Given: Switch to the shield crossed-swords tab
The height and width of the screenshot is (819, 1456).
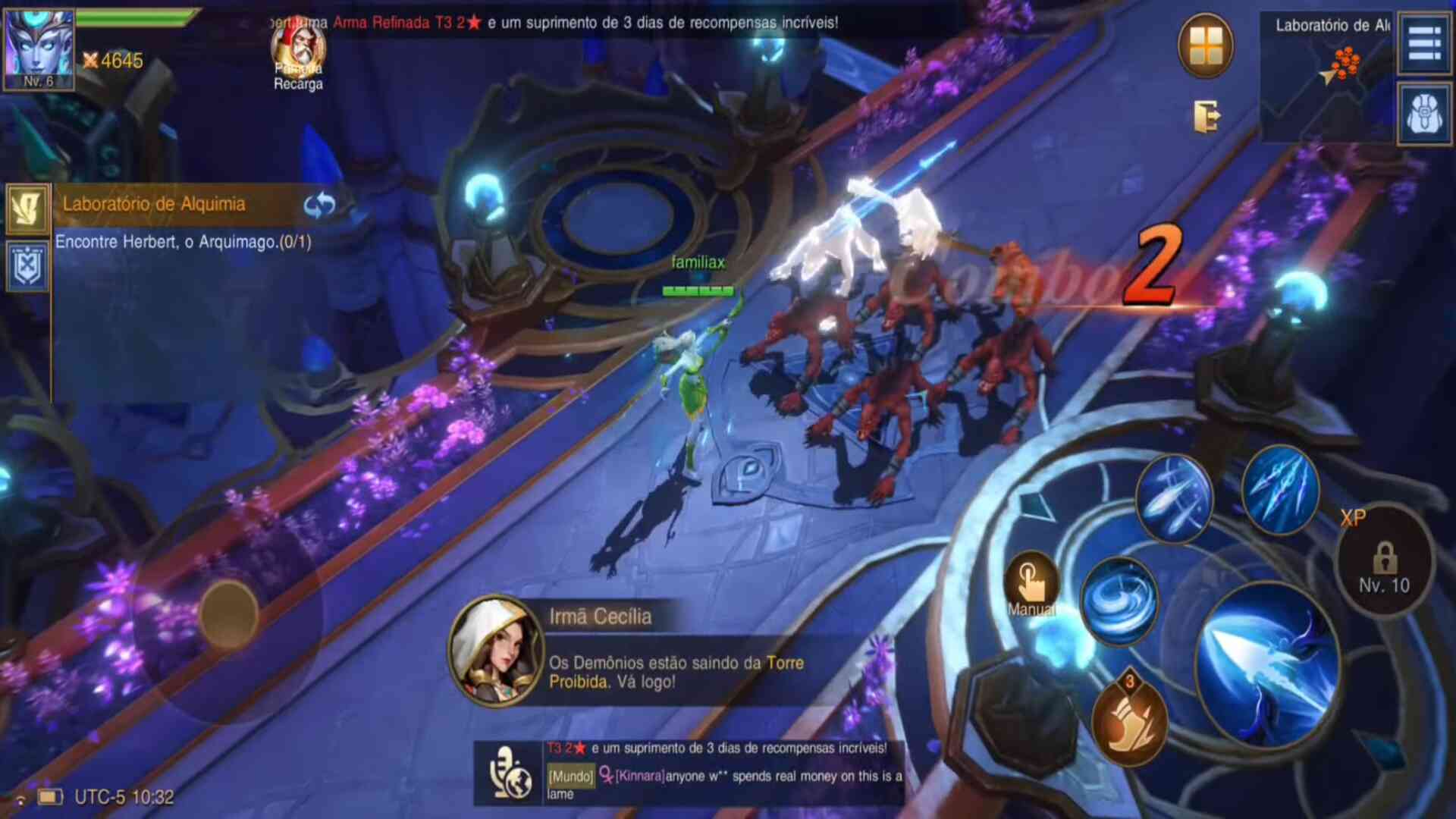Looking at the screenshot, I should click(27, 266).
